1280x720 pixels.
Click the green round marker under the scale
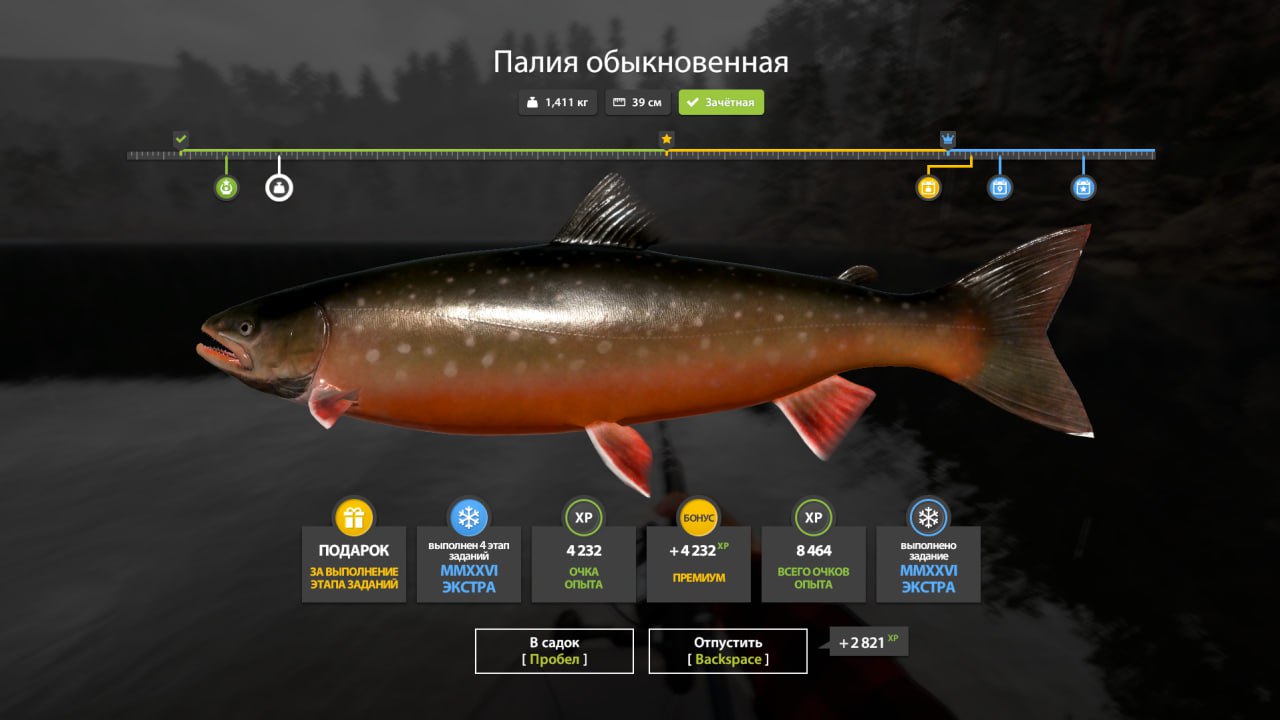(227, 187)
